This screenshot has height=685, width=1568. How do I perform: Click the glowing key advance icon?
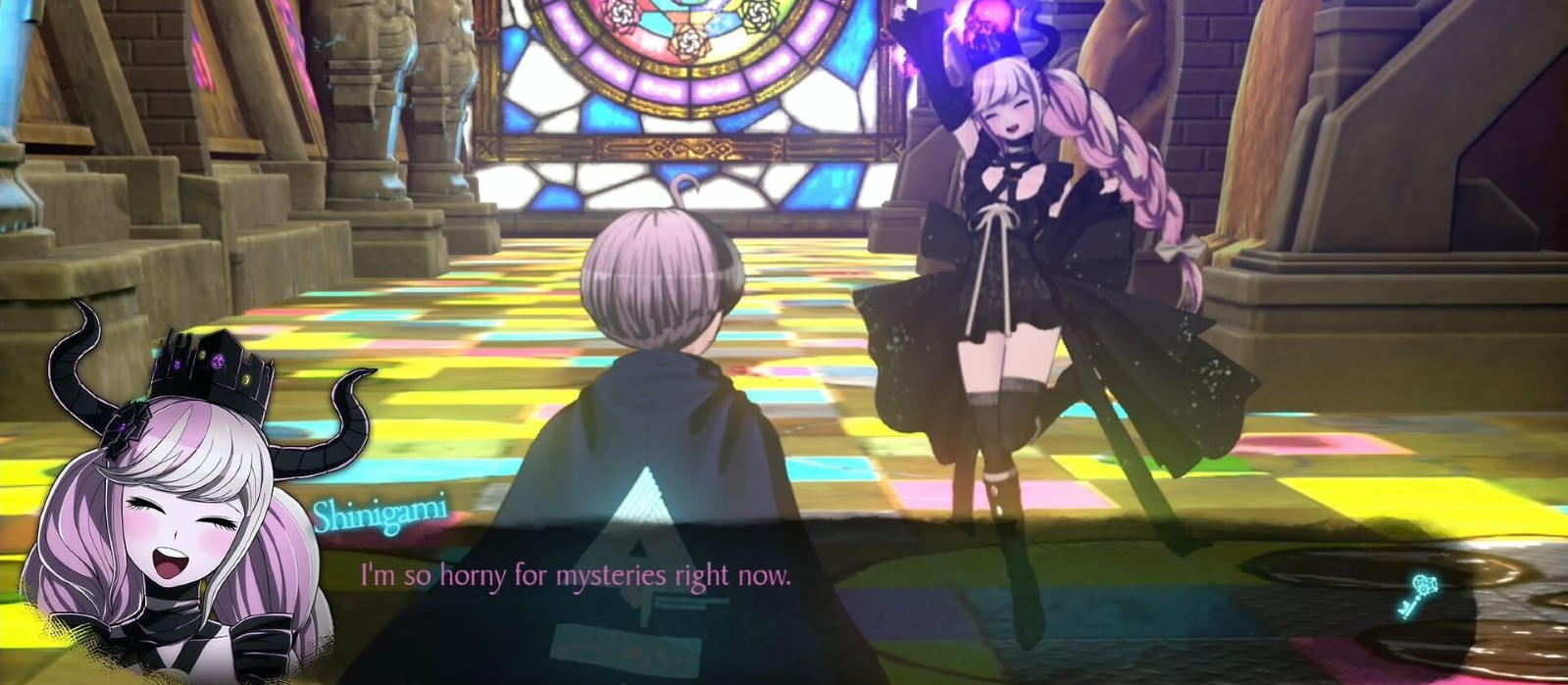pyautogui.click(x=1421, y=596)
